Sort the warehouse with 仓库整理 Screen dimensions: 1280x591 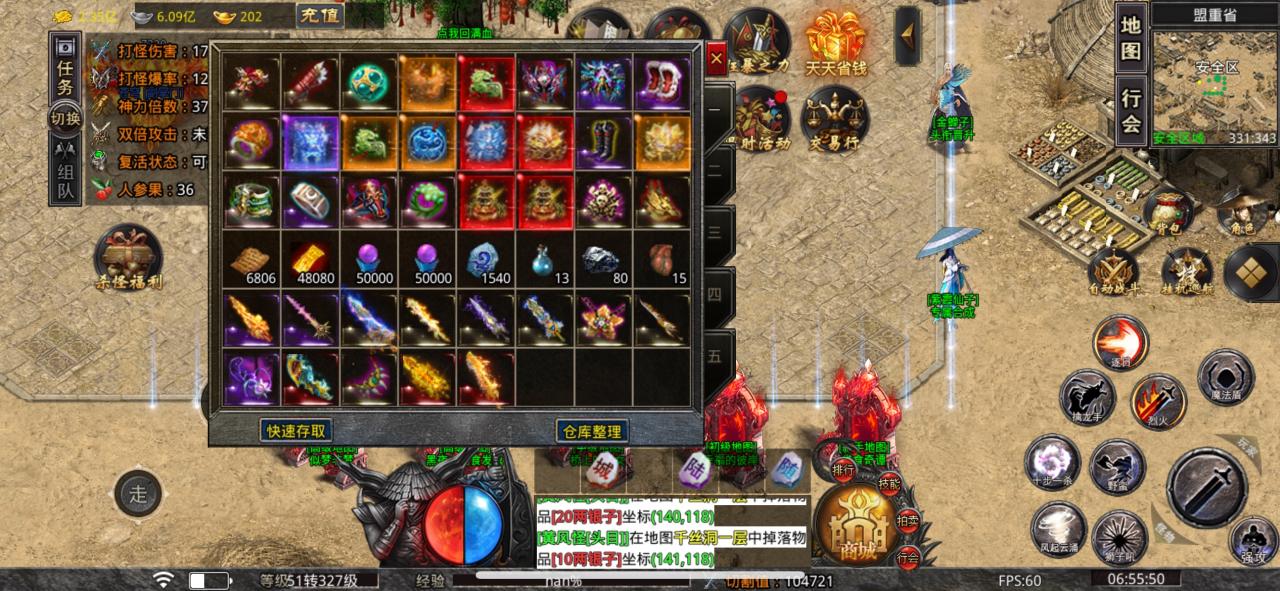(x=592, y=431)
